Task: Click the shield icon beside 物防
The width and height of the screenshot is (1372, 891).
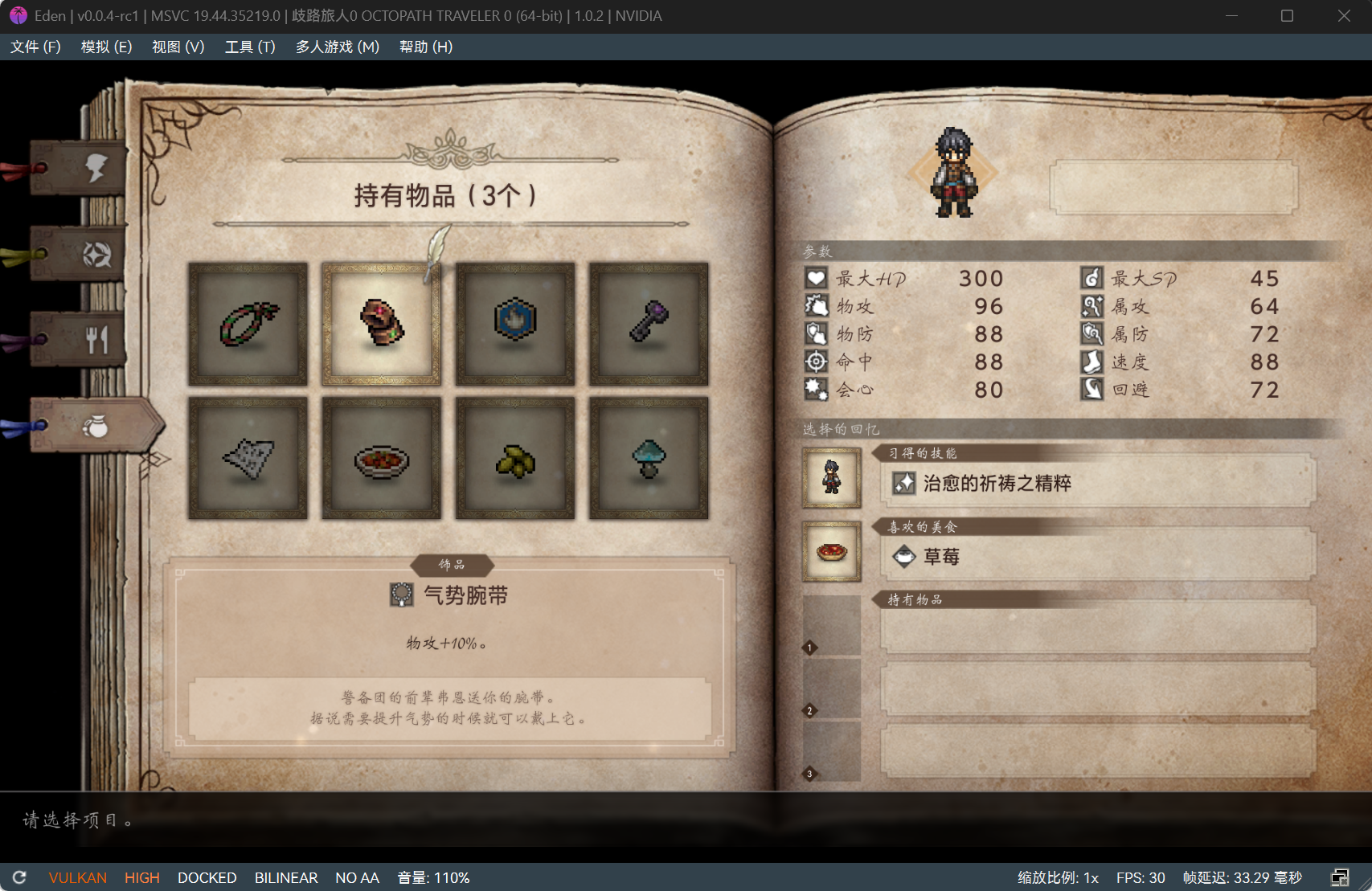Action: coord(815,333)
